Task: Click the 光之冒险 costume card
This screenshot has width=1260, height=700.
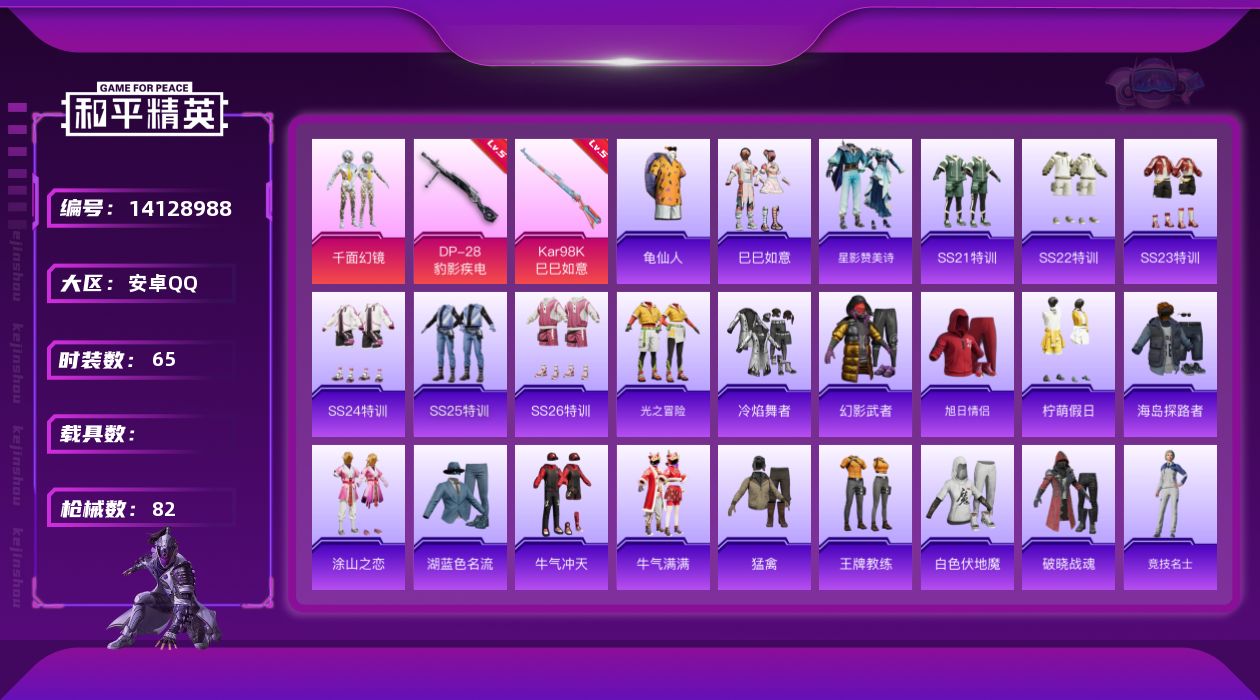Action: click(x=663, y=364)
